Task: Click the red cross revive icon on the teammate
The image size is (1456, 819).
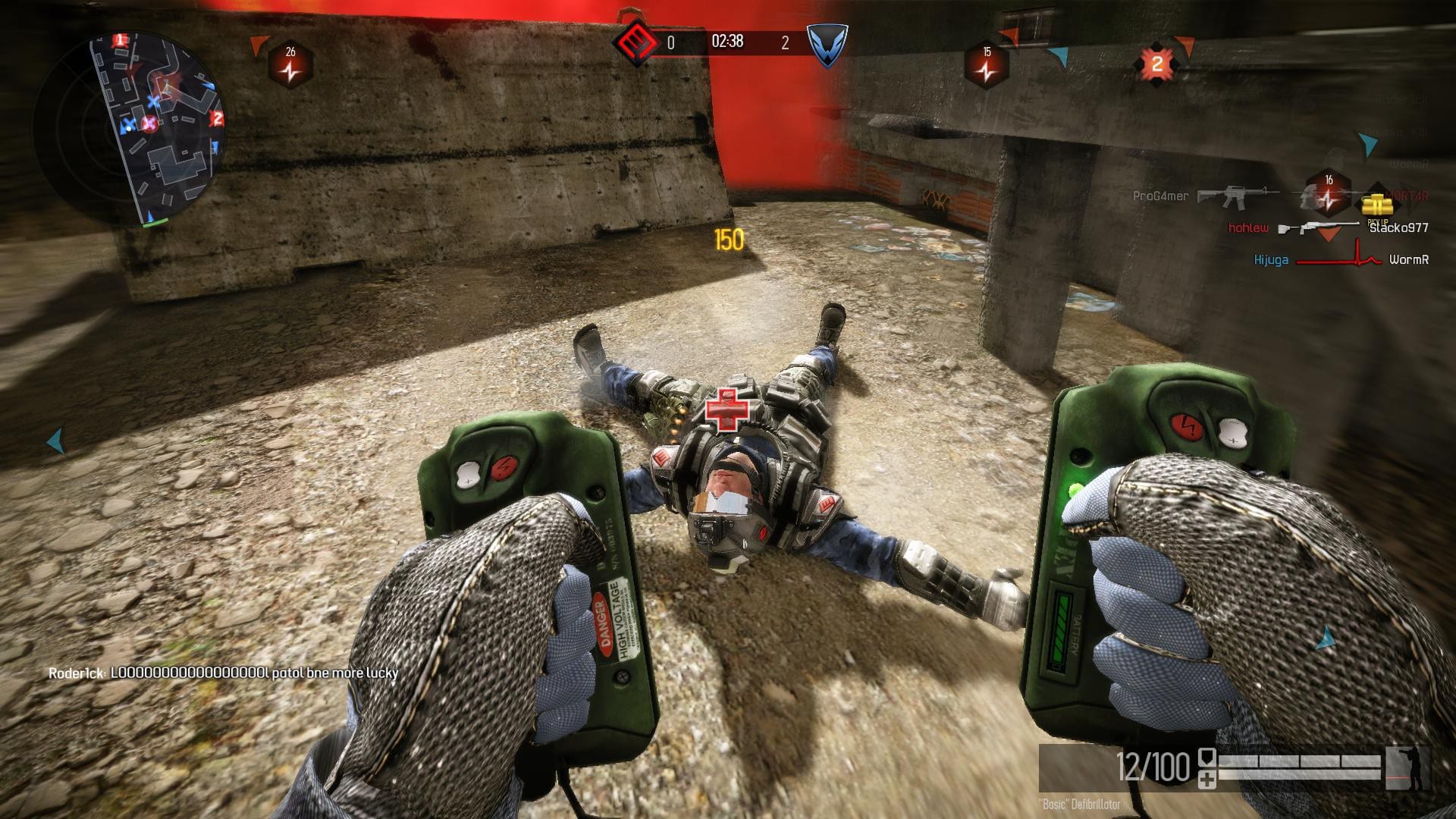Action: [726, 410]
